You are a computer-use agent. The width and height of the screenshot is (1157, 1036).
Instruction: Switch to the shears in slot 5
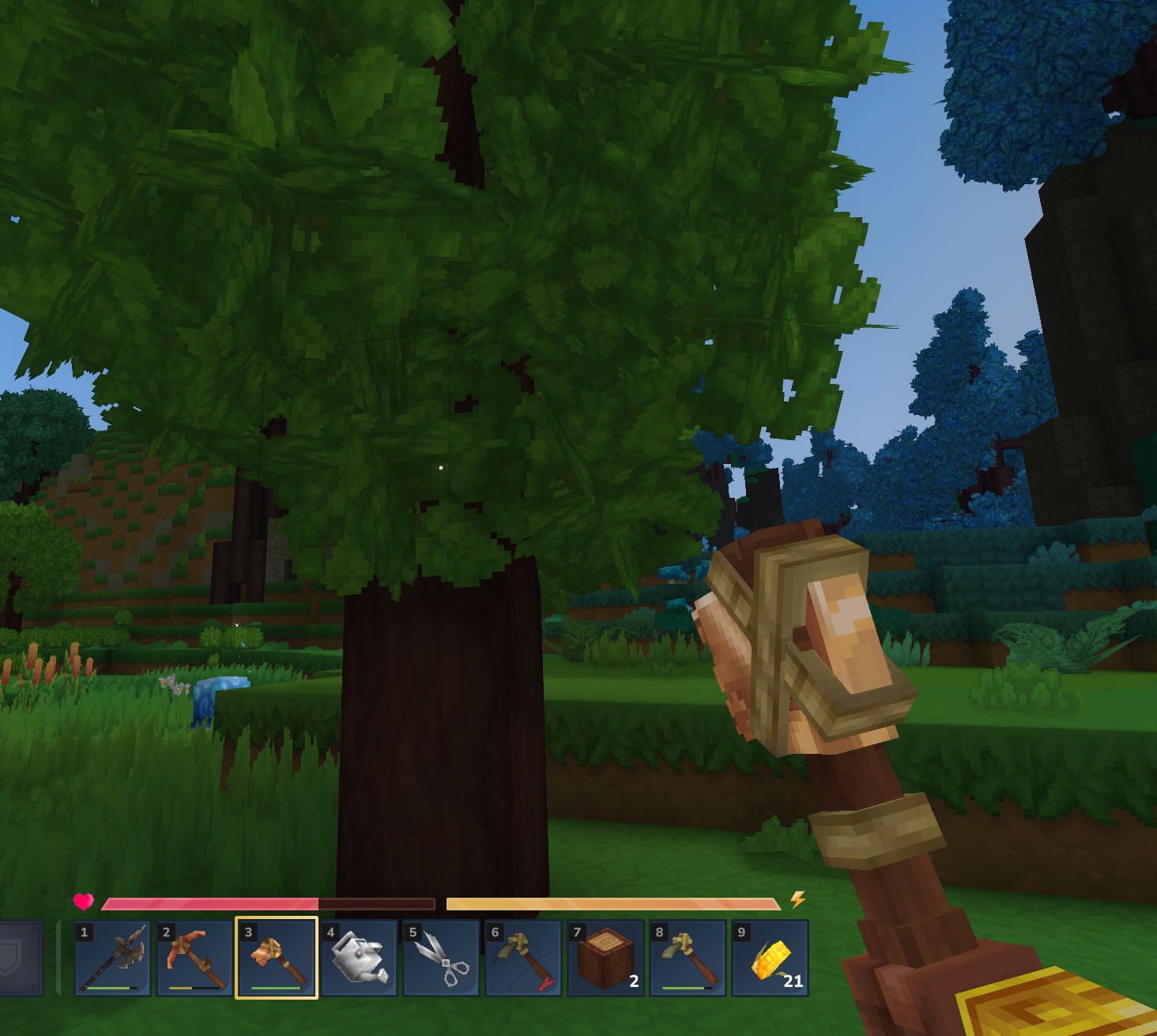441,958
